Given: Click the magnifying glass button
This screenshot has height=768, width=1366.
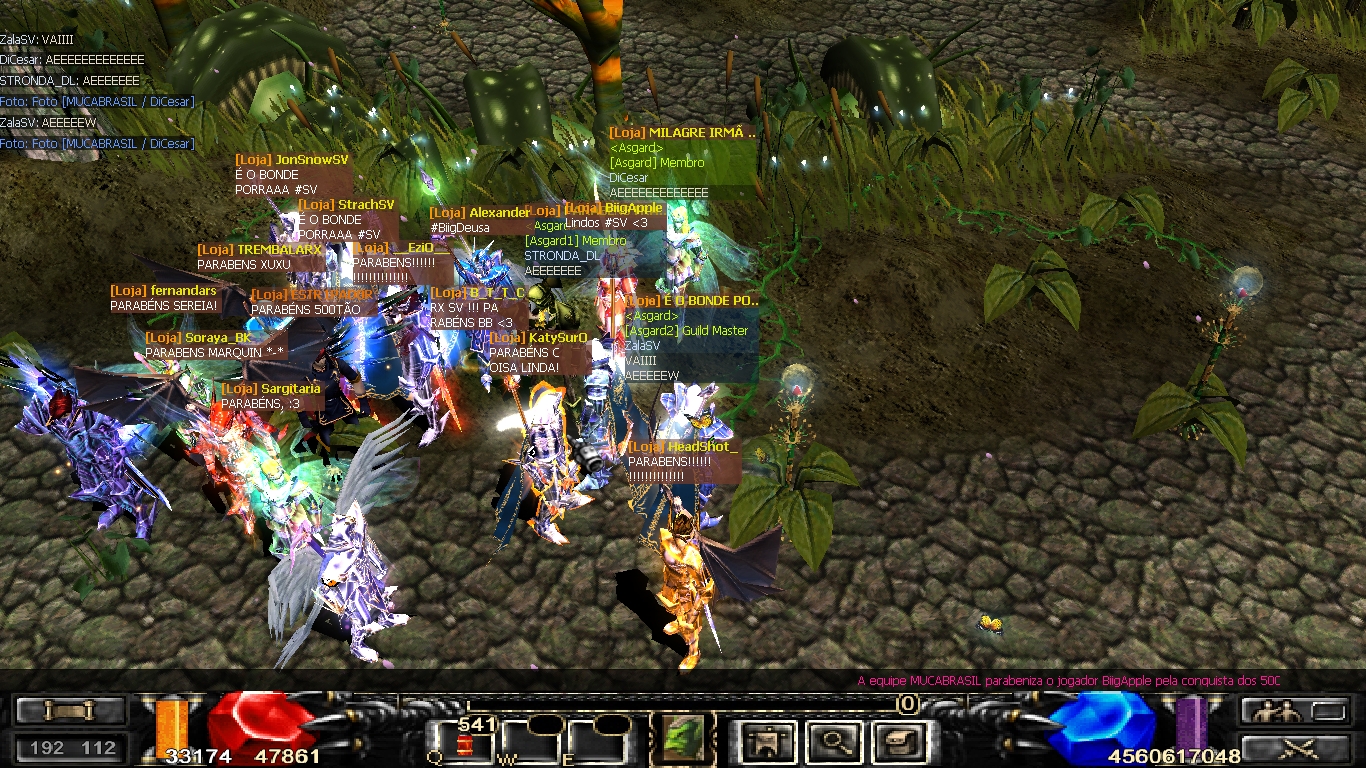Looking at the screenshot, I should 832,742.
